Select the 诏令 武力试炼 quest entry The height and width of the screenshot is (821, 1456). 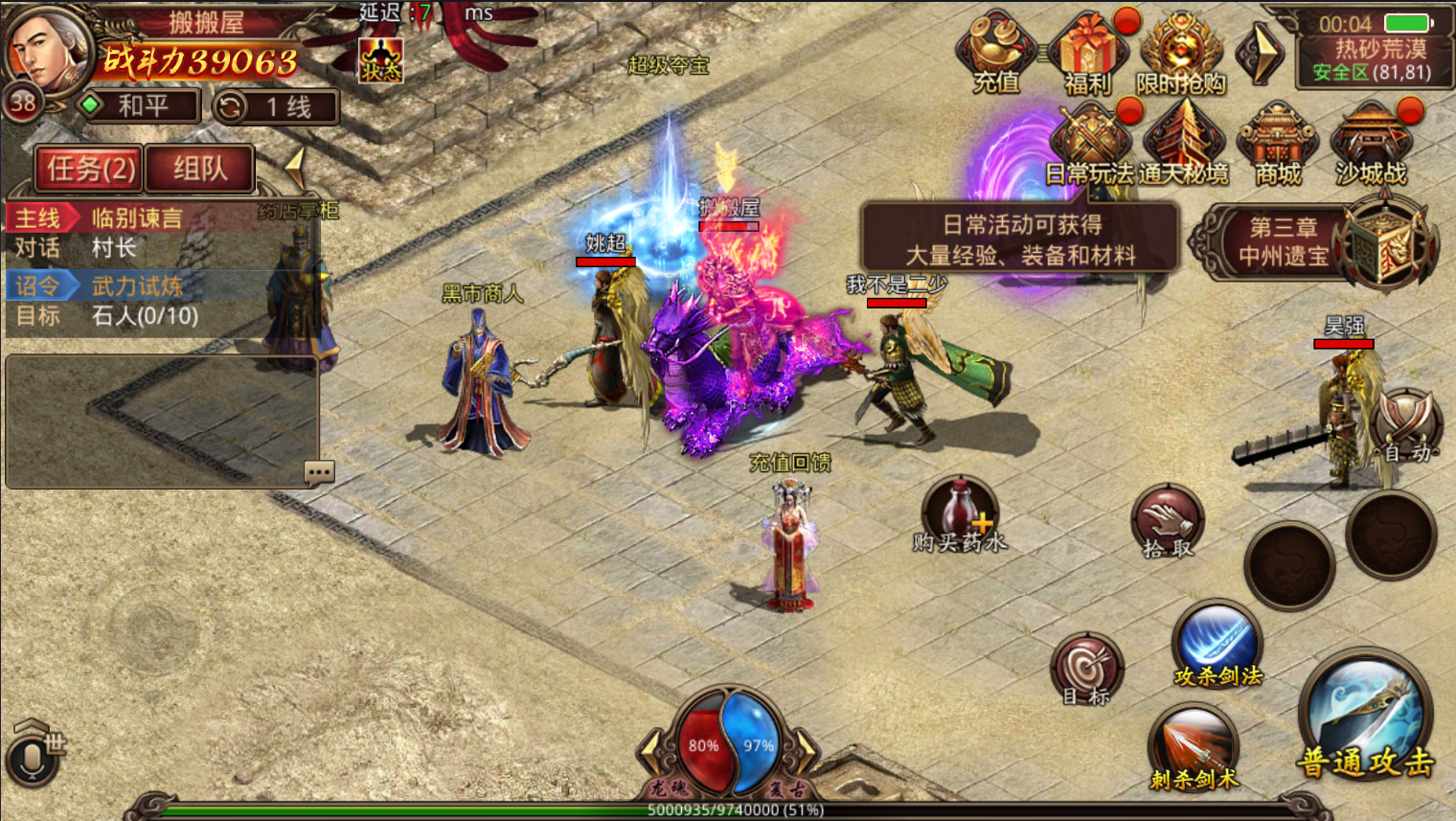(x=134, y=285)
